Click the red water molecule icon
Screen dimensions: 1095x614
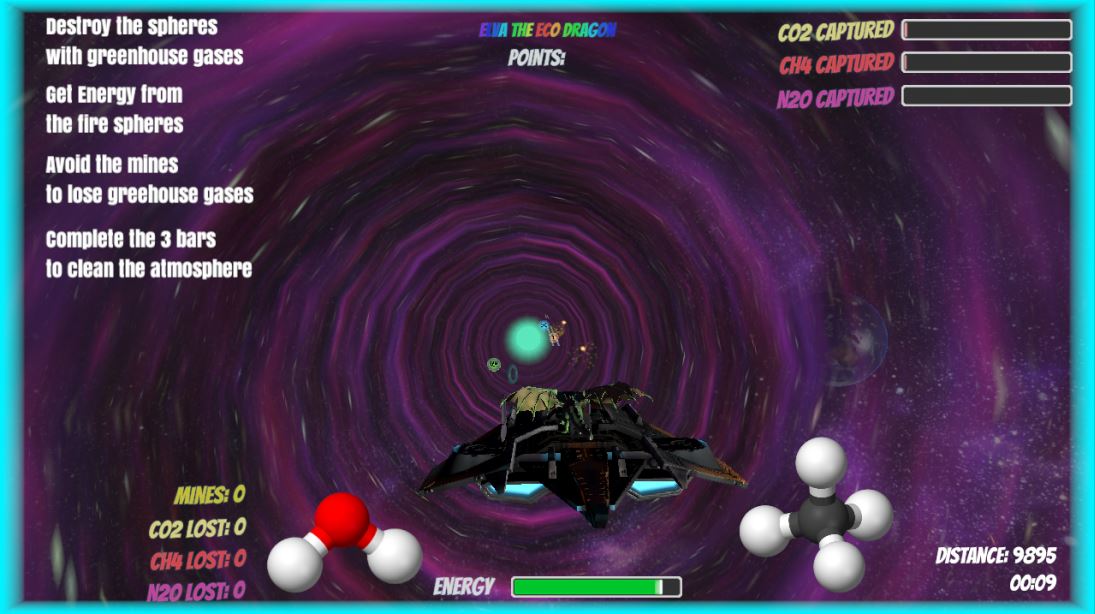click(x=344, y=542)
